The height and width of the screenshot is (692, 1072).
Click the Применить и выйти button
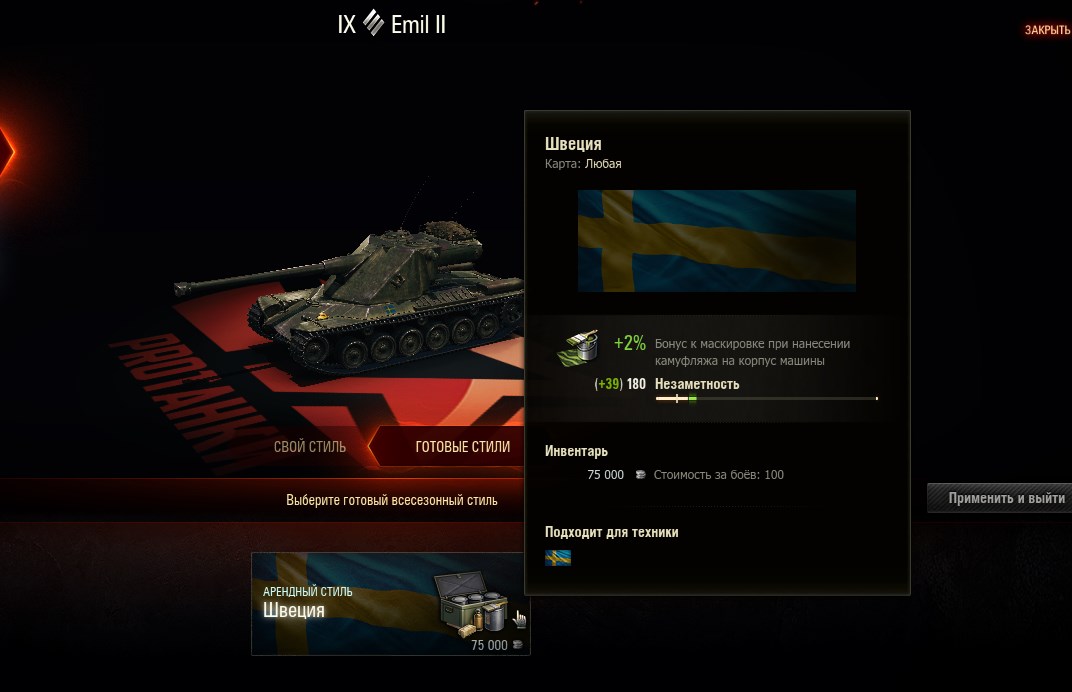click(x=1004, y=498)
